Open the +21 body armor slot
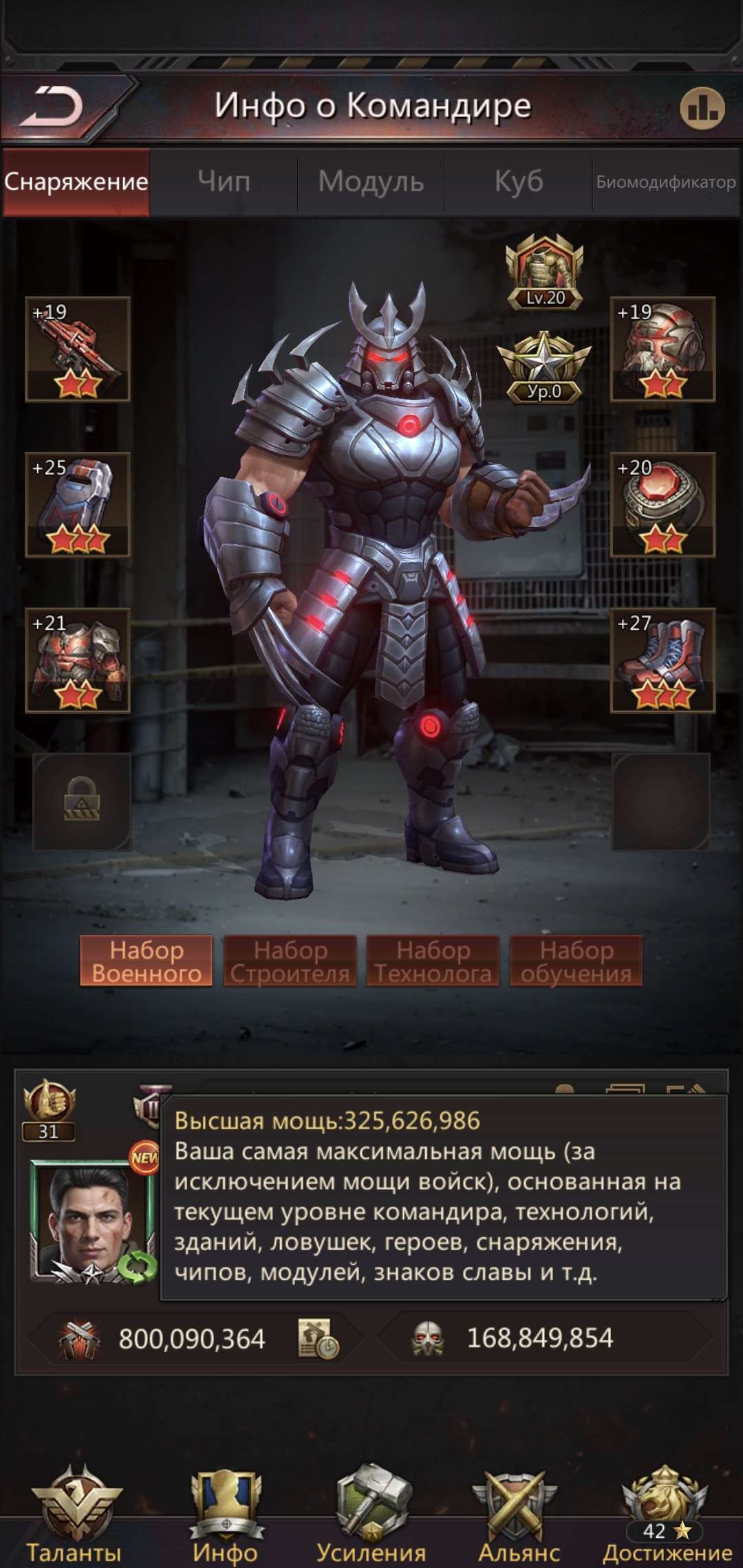The width and height of the screenshot is (743, 1568). [x=78, y=660]
